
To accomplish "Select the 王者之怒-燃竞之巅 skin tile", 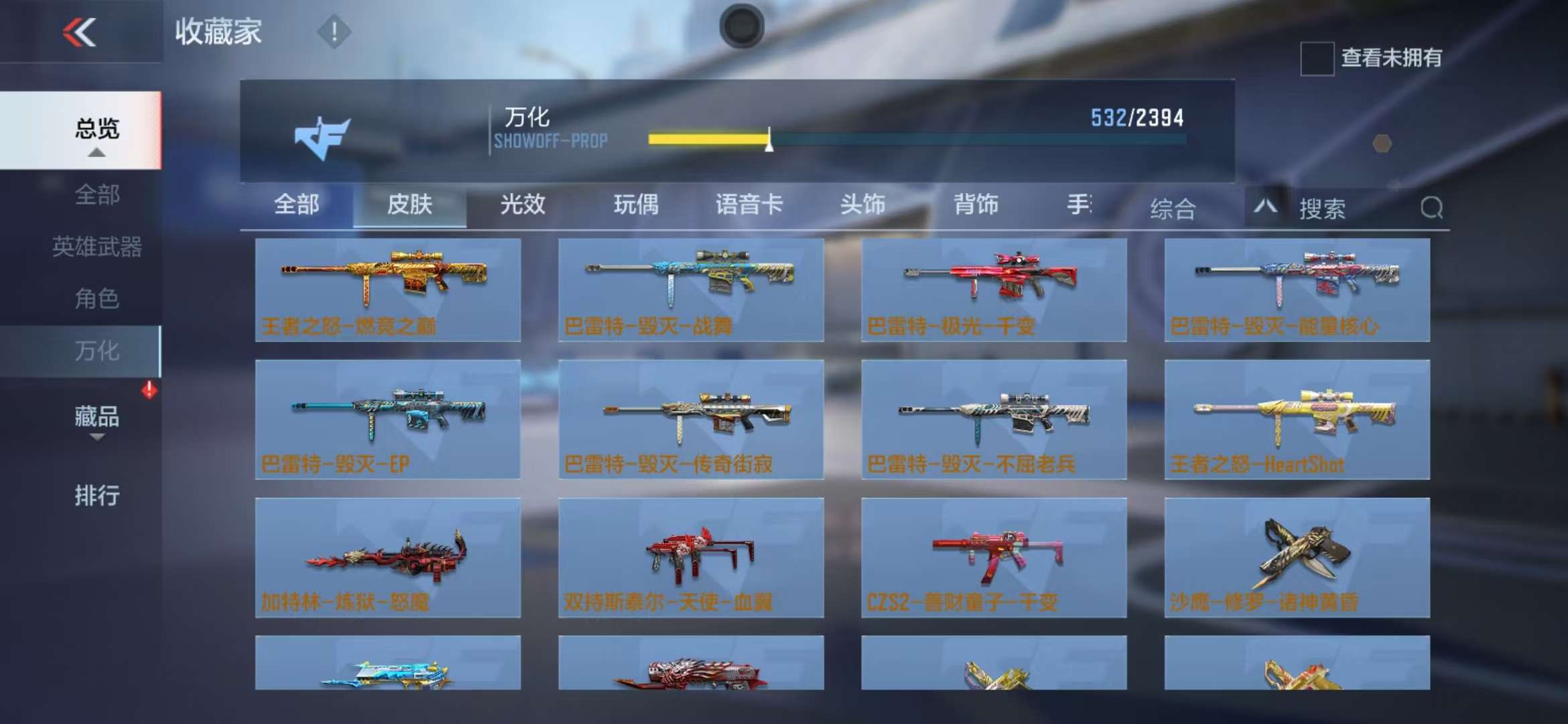I will pos(388,290).
